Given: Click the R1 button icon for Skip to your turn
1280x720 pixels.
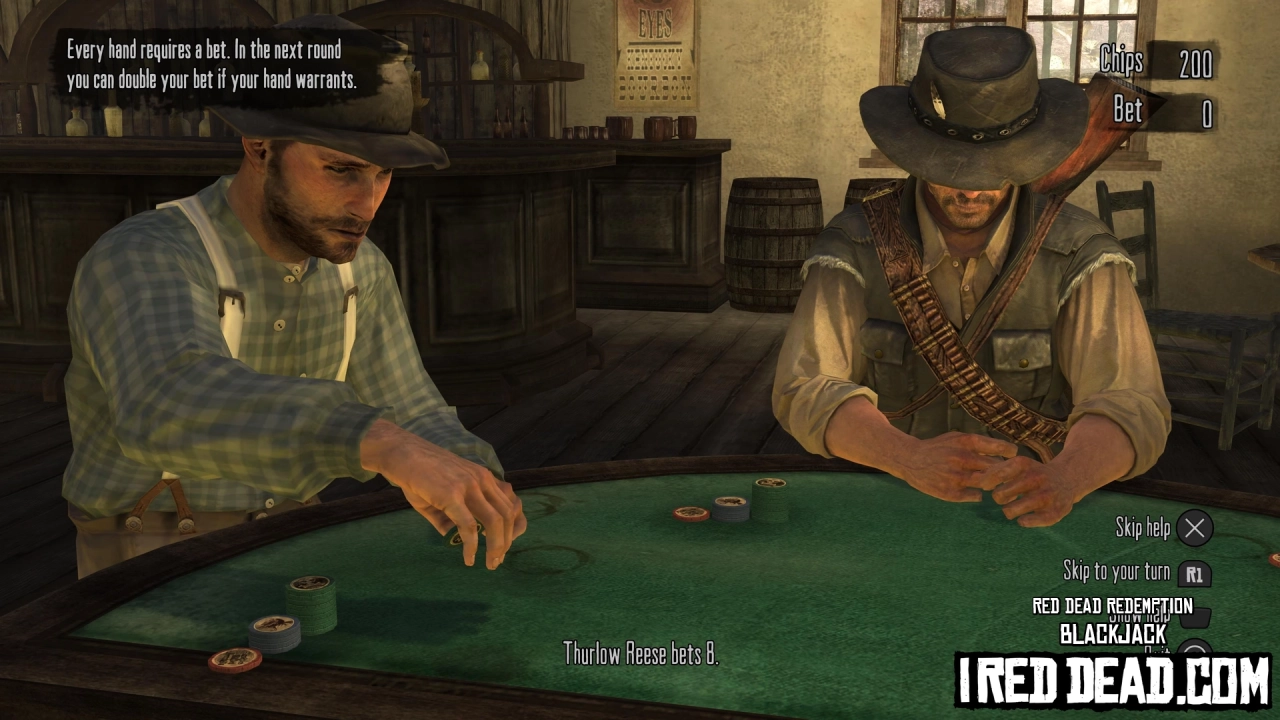Looking at the screenshot, I should [x=1196, y=573].
